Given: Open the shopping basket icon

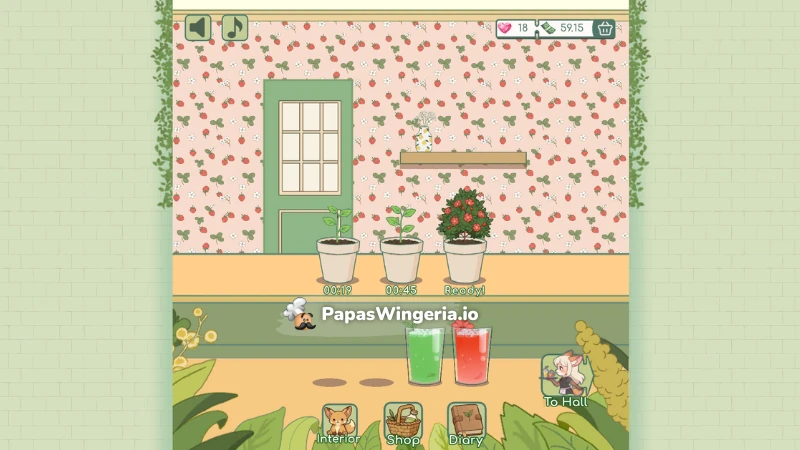Looking at the screenshot, I should [x=605, y=28].
